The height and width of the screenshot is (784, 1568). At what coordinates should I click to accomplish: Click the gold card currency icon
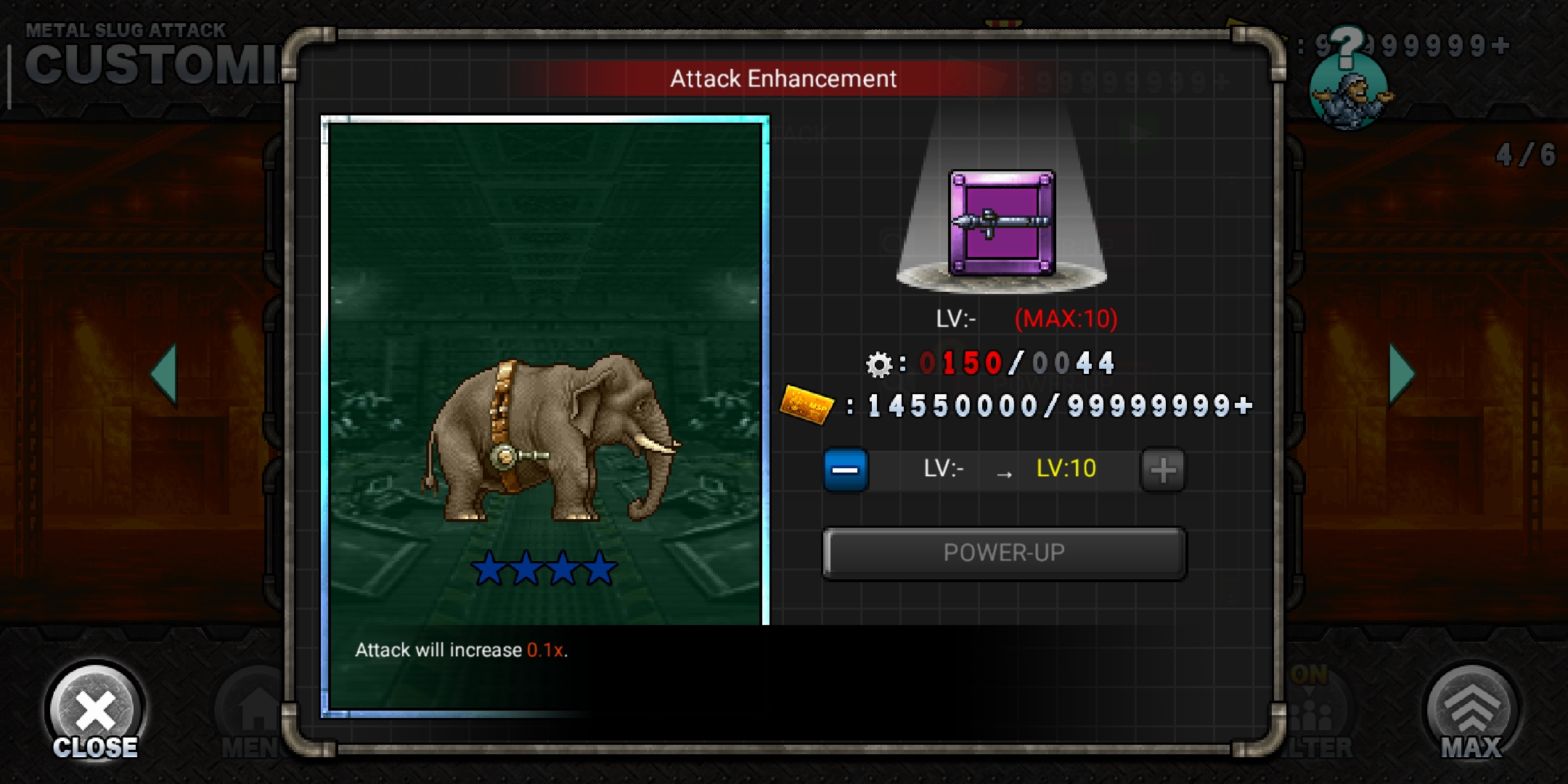click(806, 406)
